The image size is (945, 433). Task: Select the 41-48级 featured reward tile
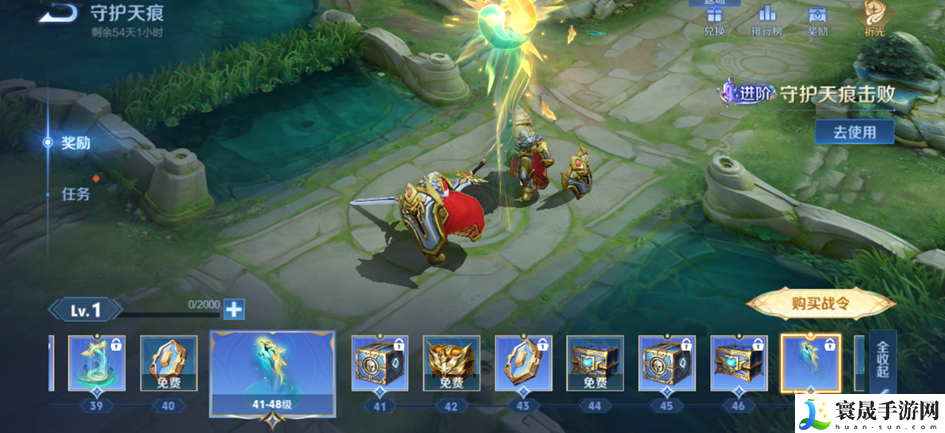pyautogui.click(x=272, y=372)
